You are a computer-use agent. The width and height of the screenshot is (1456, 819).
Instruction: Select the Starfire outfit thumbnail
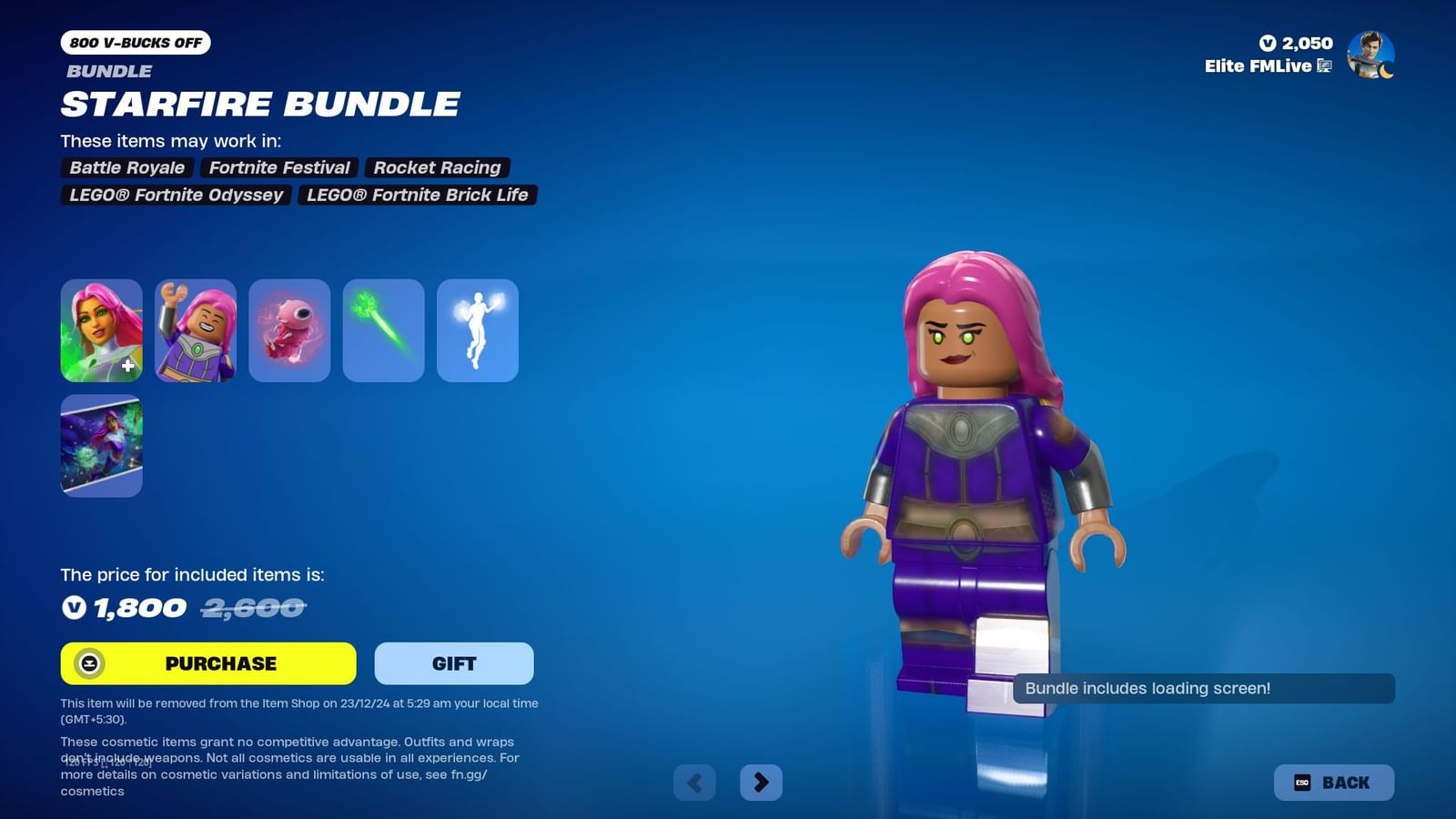coord(101,330)
